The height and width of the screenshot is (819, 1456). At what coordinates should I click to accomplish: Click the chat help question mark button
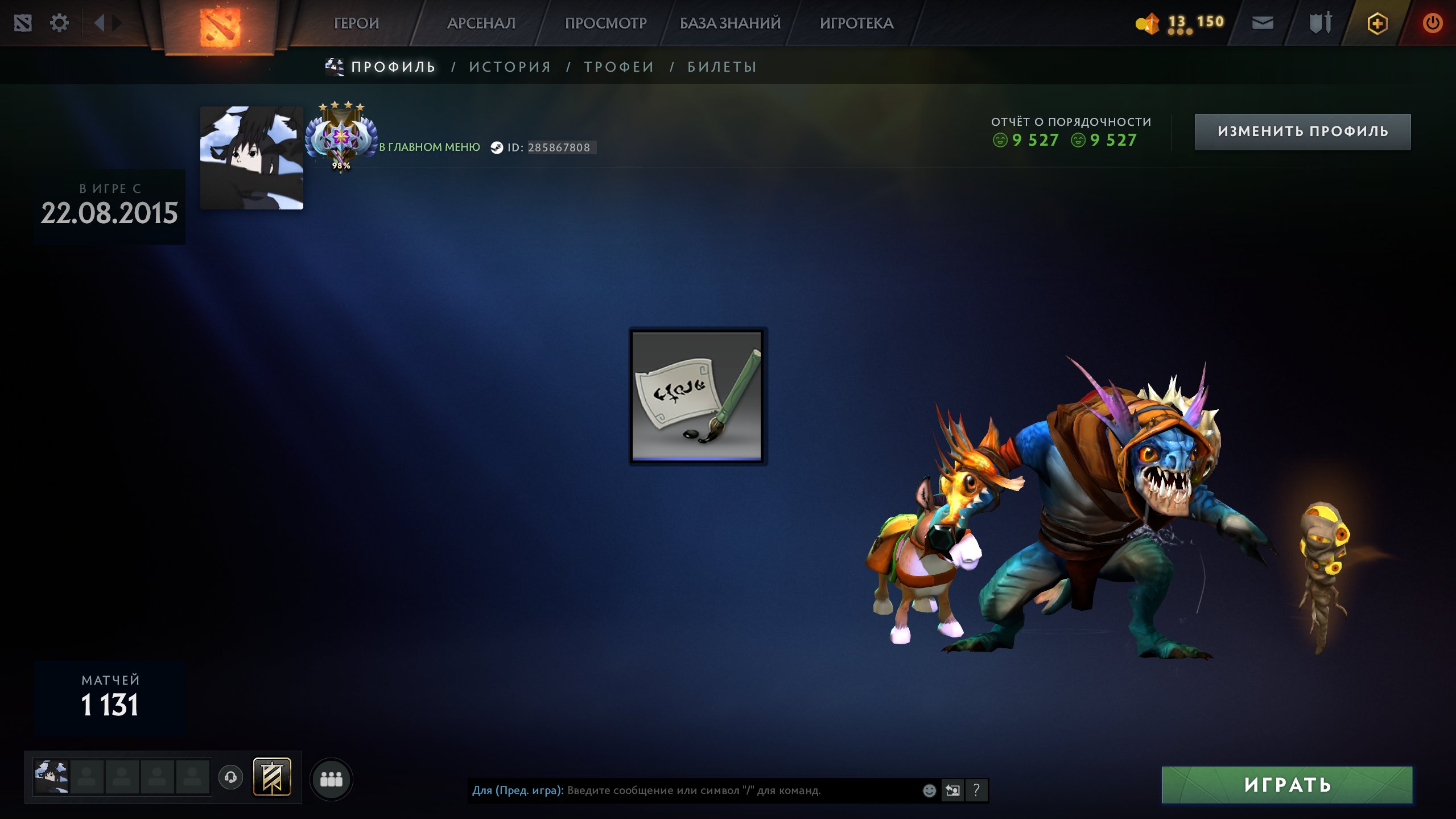tap(976, 791)
